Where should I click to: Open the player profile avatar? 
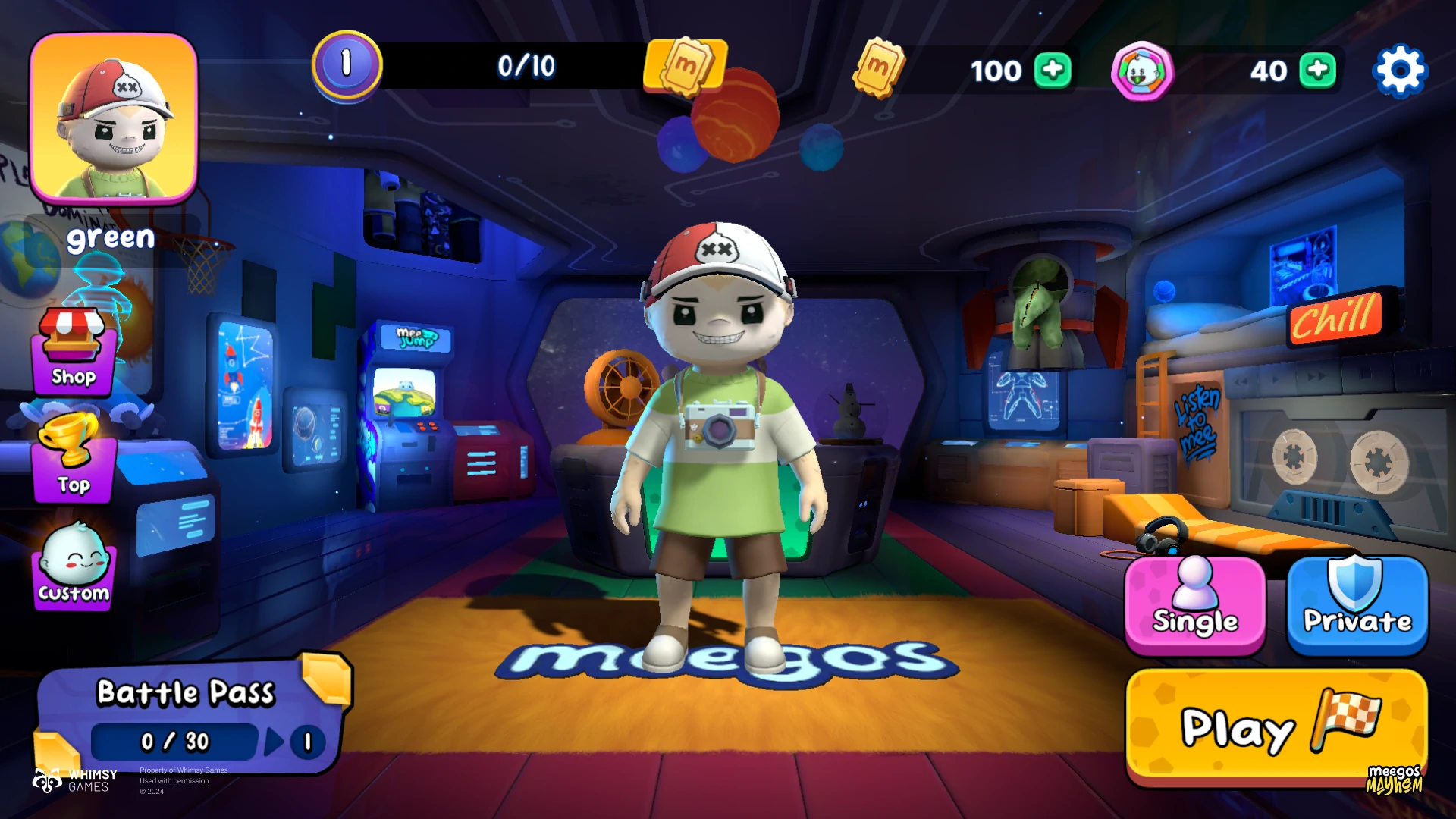[114, 119]
